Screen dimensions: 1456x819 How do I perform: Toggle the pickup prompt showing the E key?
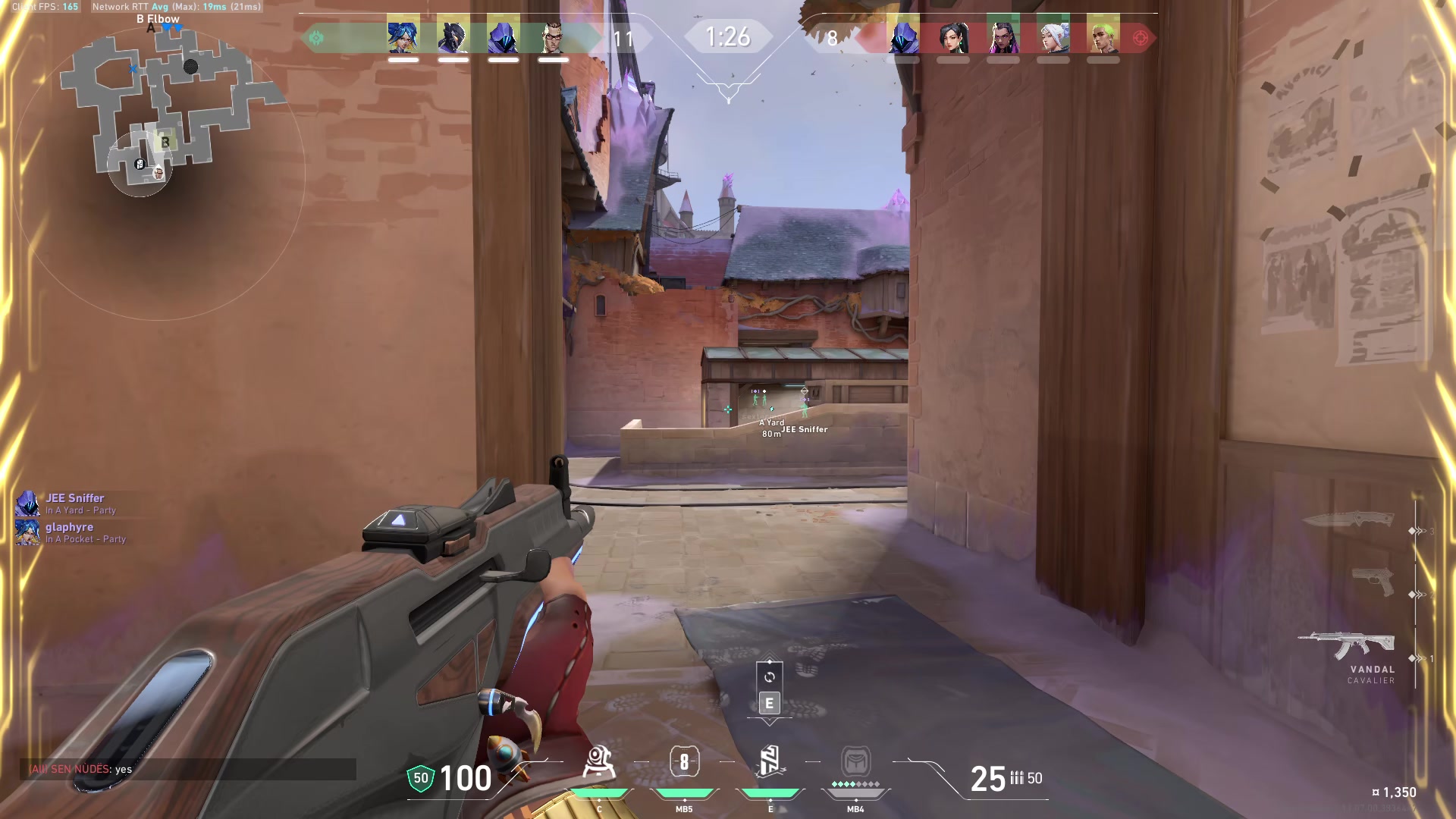pos(768,703)
